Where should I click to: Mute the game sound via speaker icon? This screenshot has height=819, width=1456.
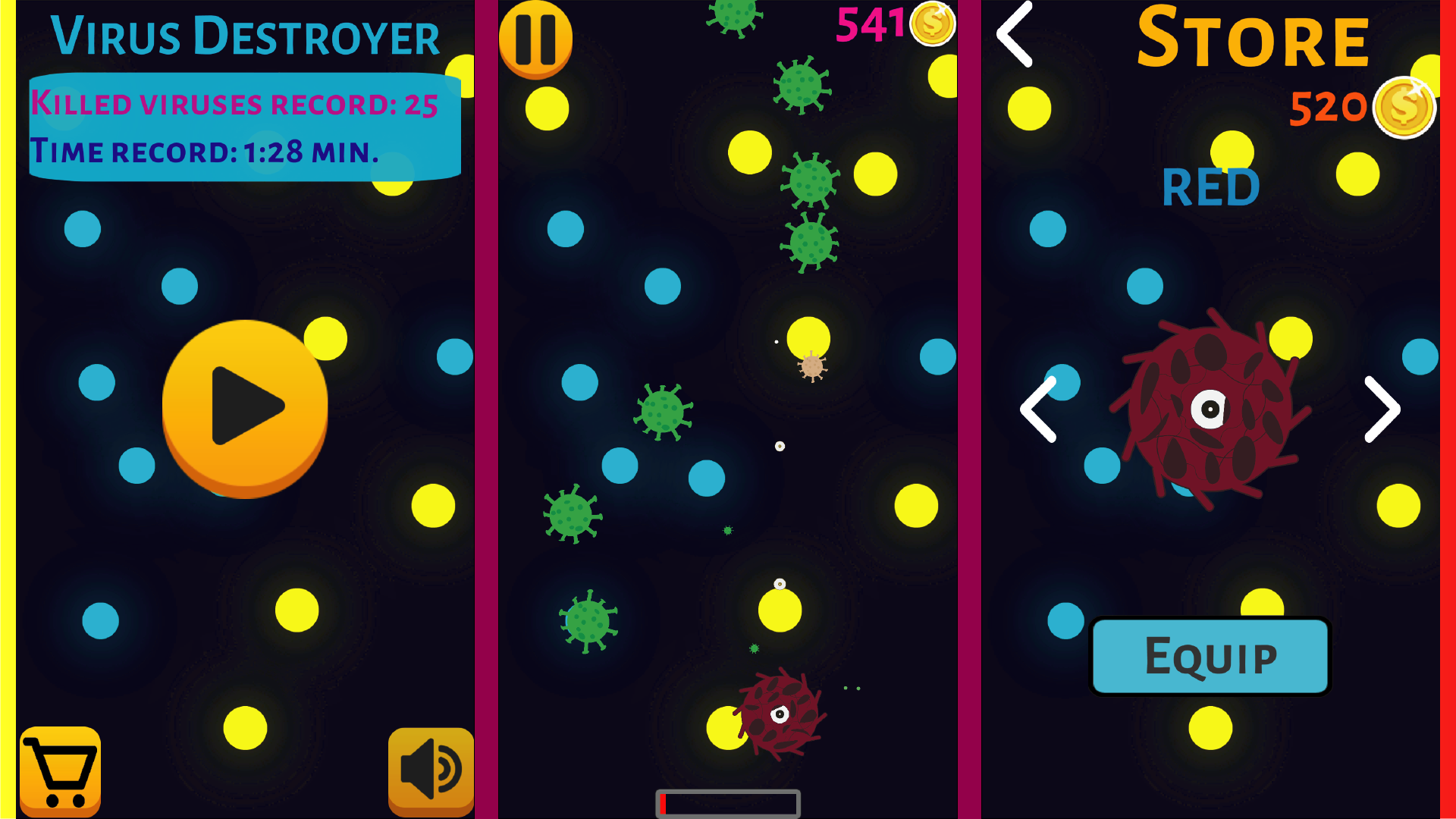[x=430, y=769]
